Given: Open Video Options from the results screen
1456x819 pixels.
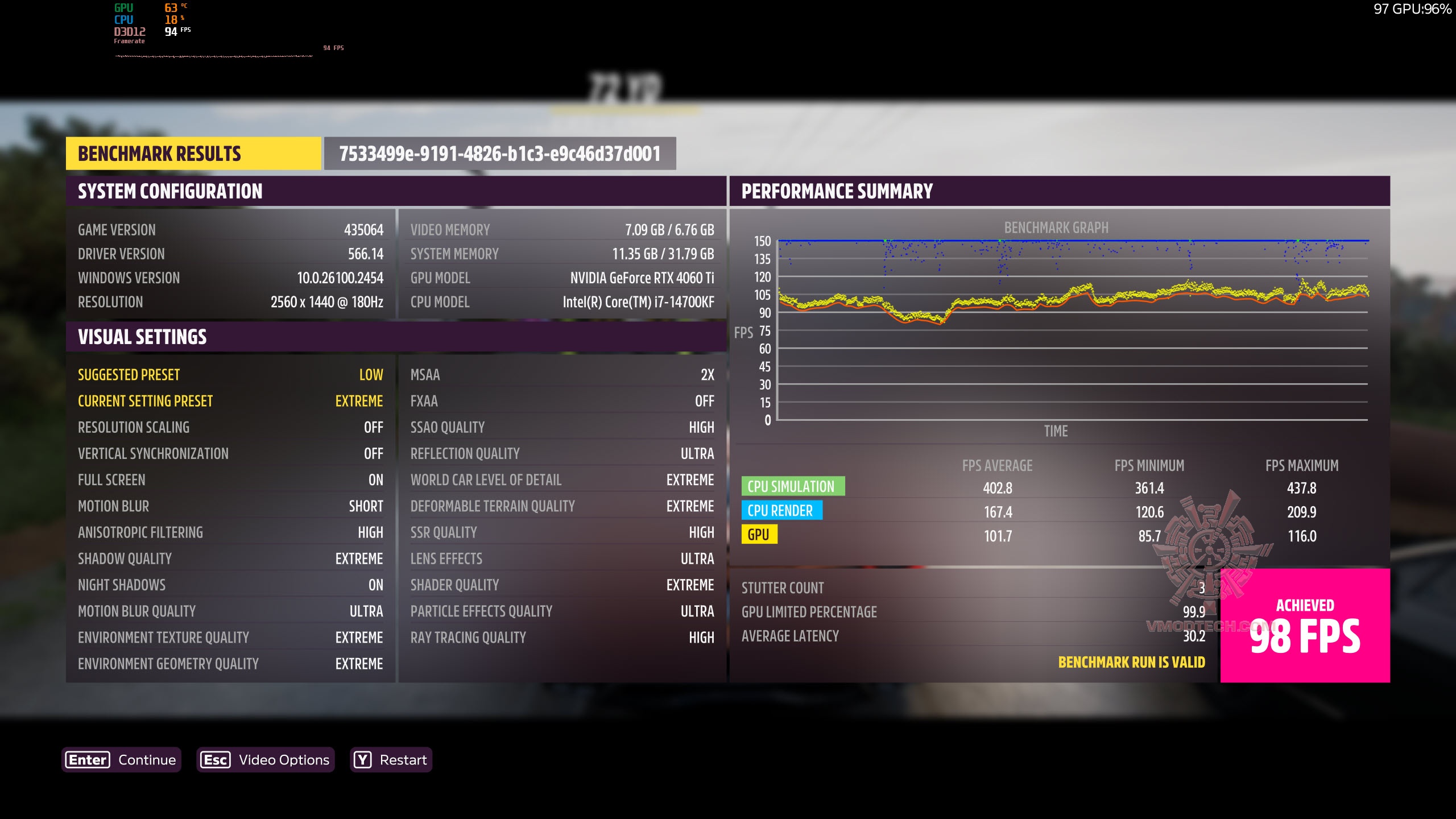Looking at the screenshot, I should click(265, 760).
